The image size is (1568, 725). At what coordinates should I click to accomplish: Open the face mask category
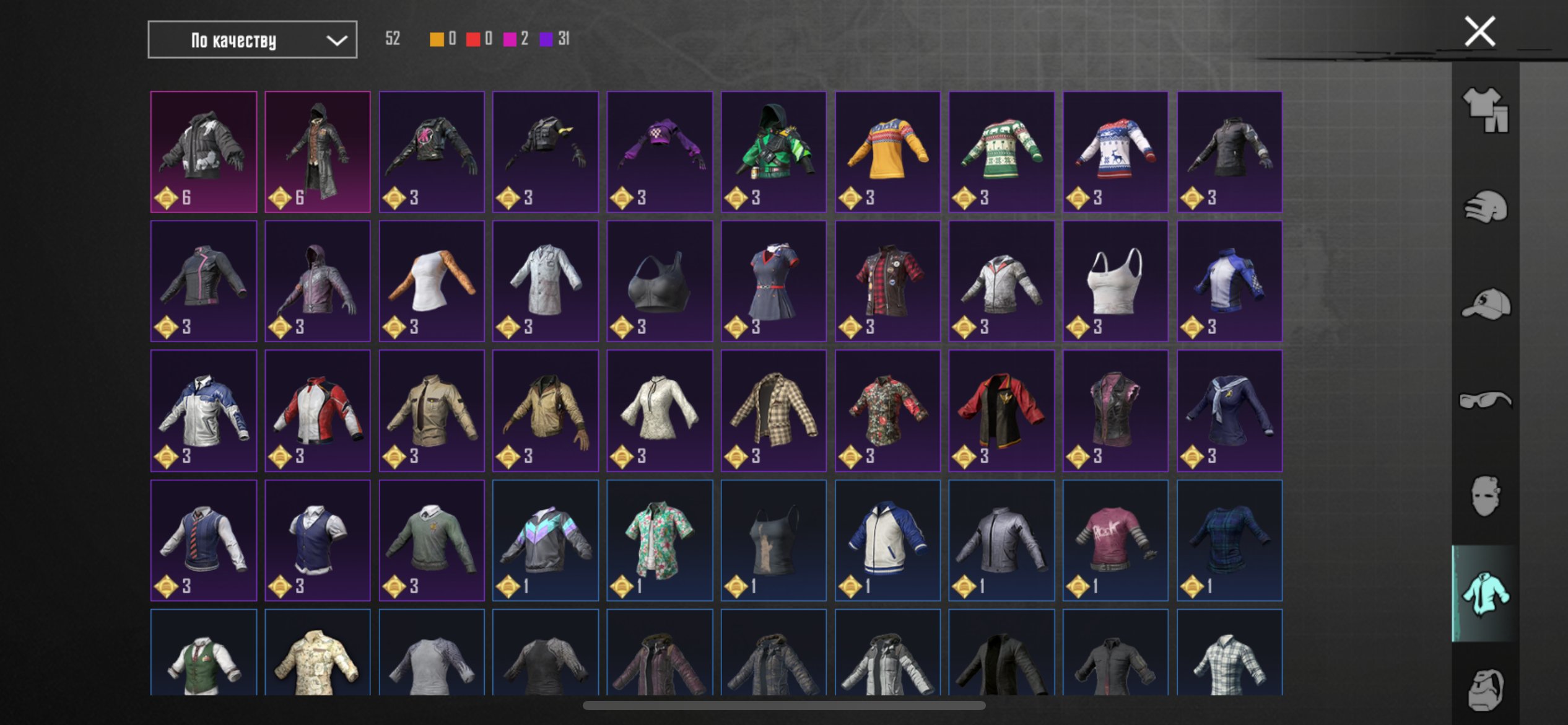[1485, 496]
